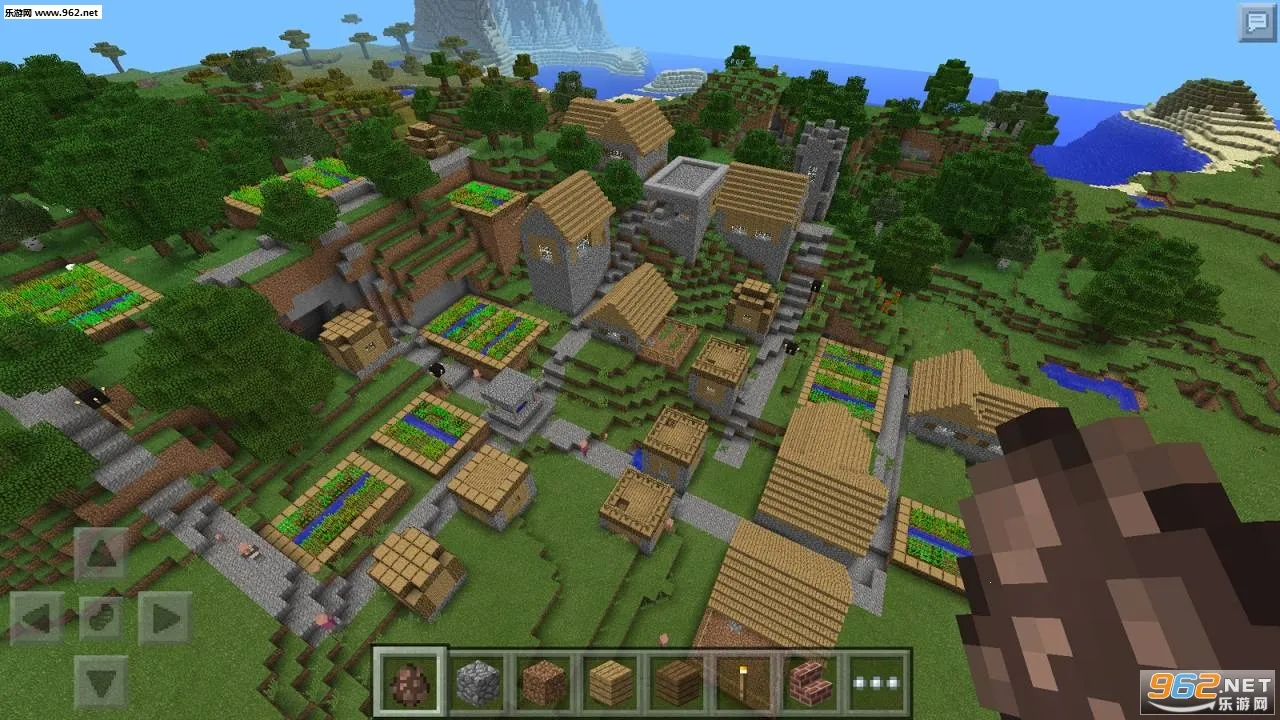This screenshot has height=720, width=1280.
Task: Select the cobblestone block in the hotbar
Action: pos(478,678)
